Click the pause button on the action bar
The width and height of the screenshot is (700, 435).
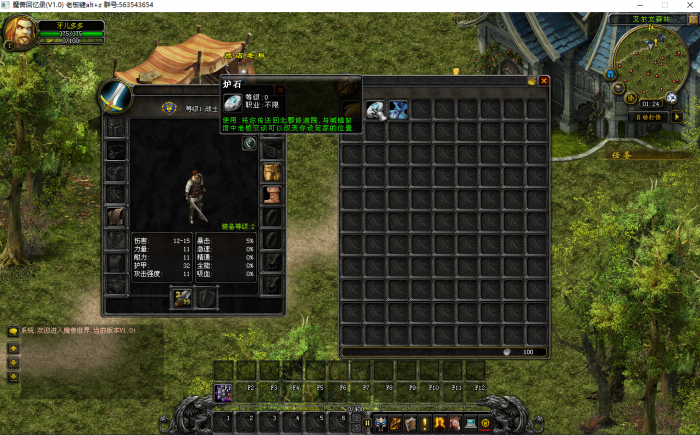(x=367, y=423)
